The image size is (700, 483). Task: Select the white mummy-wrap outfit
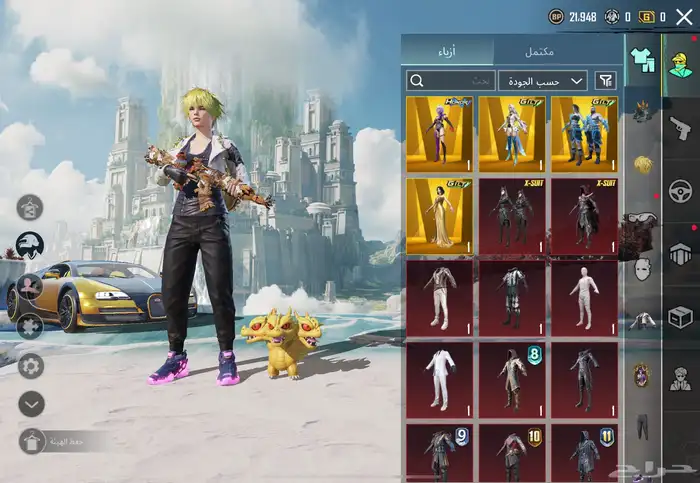pos(584,298)
